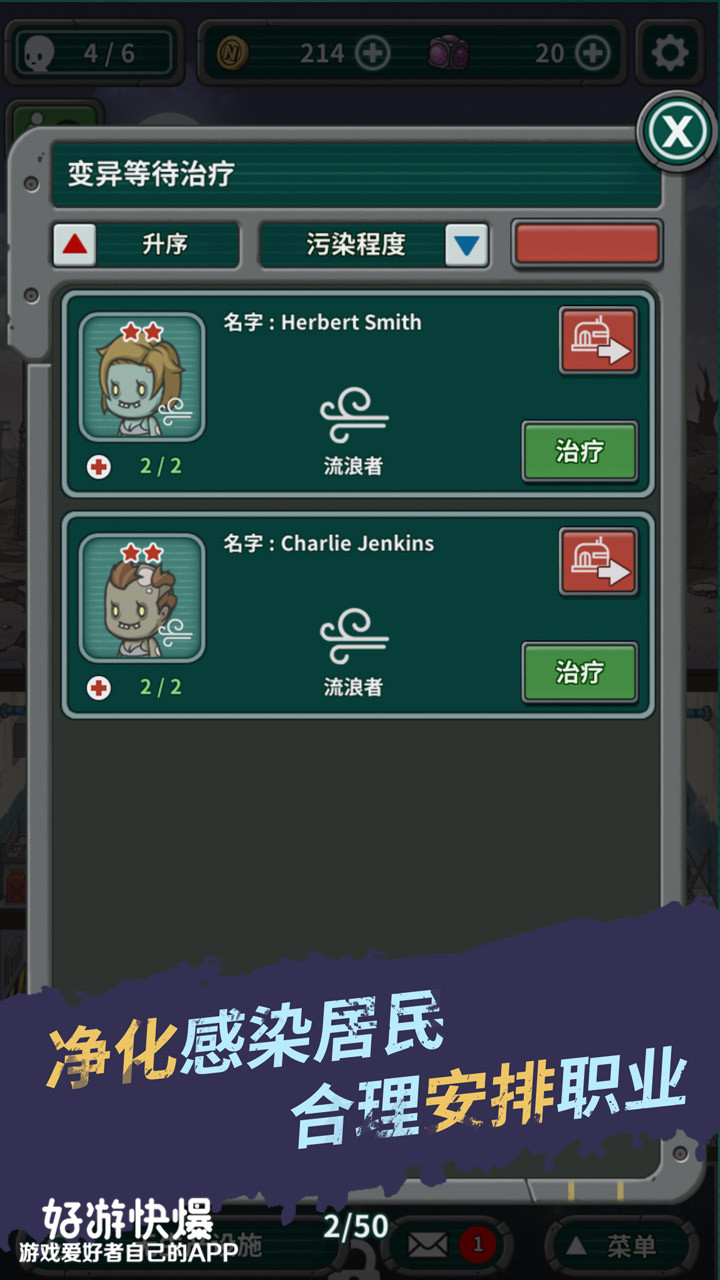The image size is (720, 1280).
Task: Select Herbert Smith's portrait
Action: (142, 377)
